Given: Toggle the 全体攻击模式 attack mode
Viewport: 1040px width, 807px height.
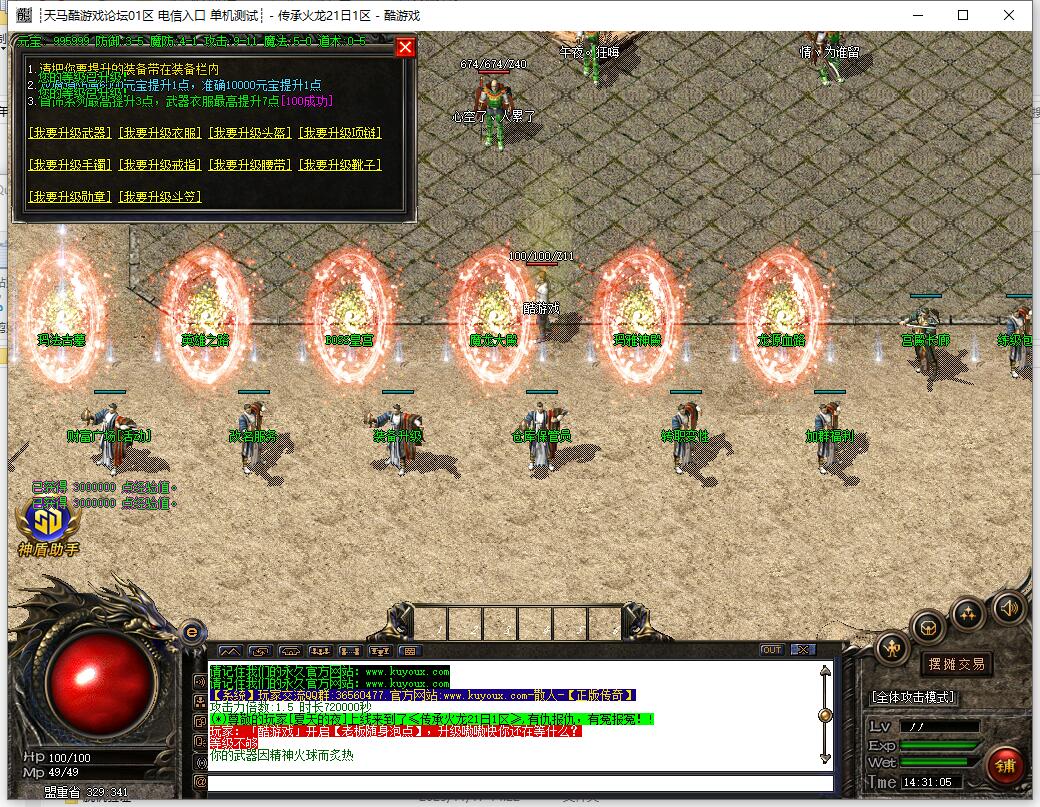Looking at the screenshot, I should coord(913,697).
